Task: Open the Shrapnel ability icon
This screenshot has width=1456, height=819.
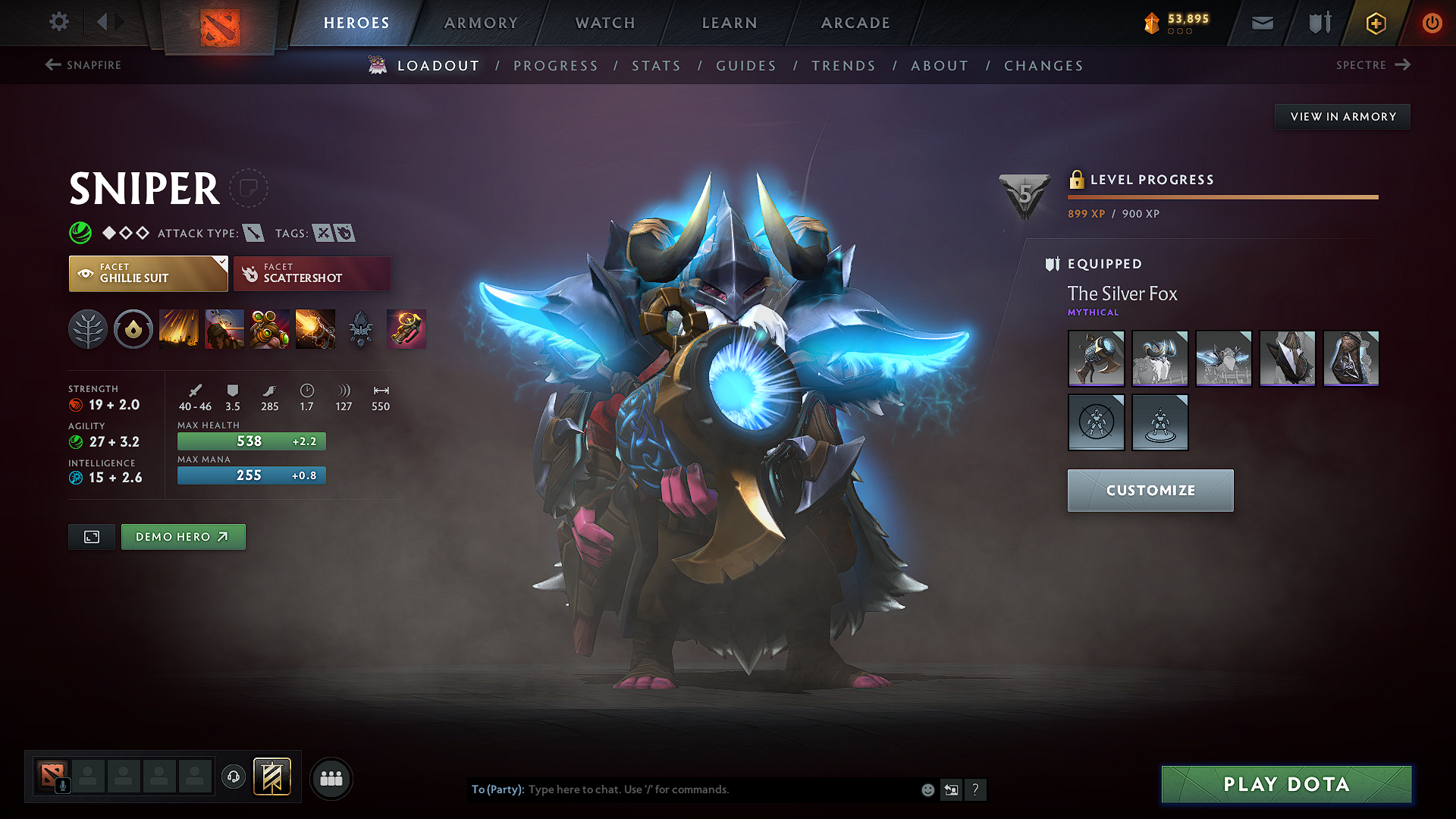Action: pyautogui.click(x=179, y=329)
